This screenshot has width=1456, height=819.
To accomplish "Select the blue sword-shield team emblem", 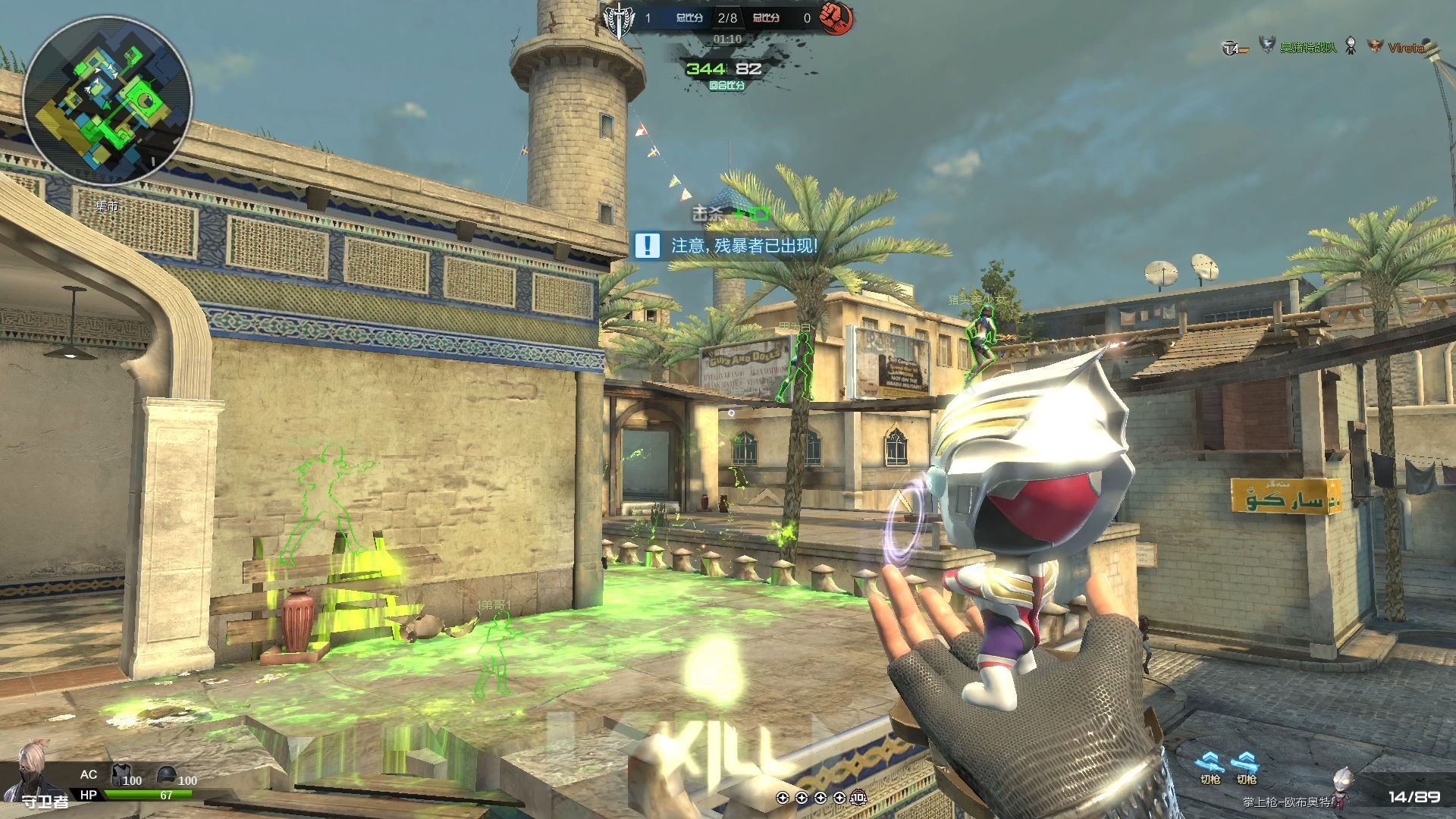I will [x=619, y=19].
